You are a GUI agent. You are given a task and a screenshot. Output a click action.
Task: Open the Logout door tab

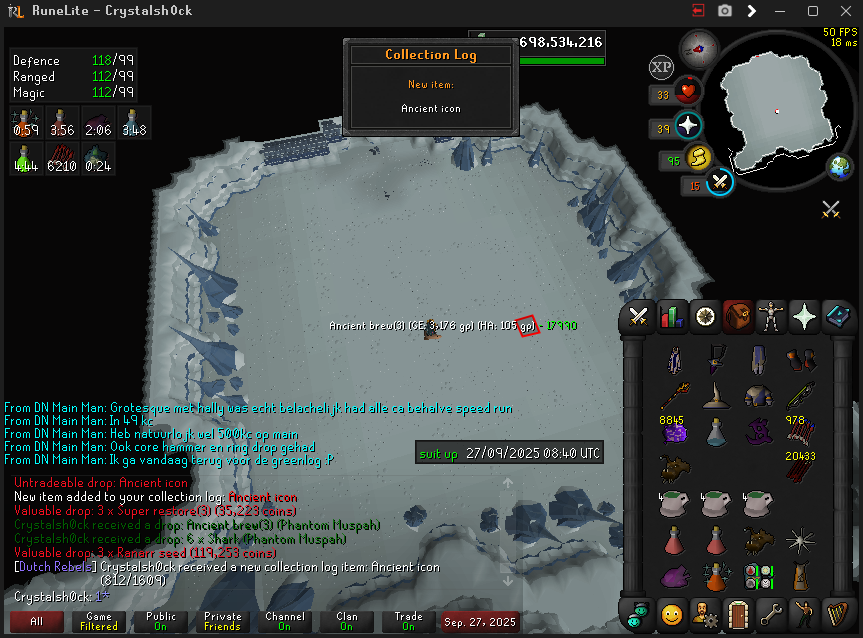[x=738, y=612]
